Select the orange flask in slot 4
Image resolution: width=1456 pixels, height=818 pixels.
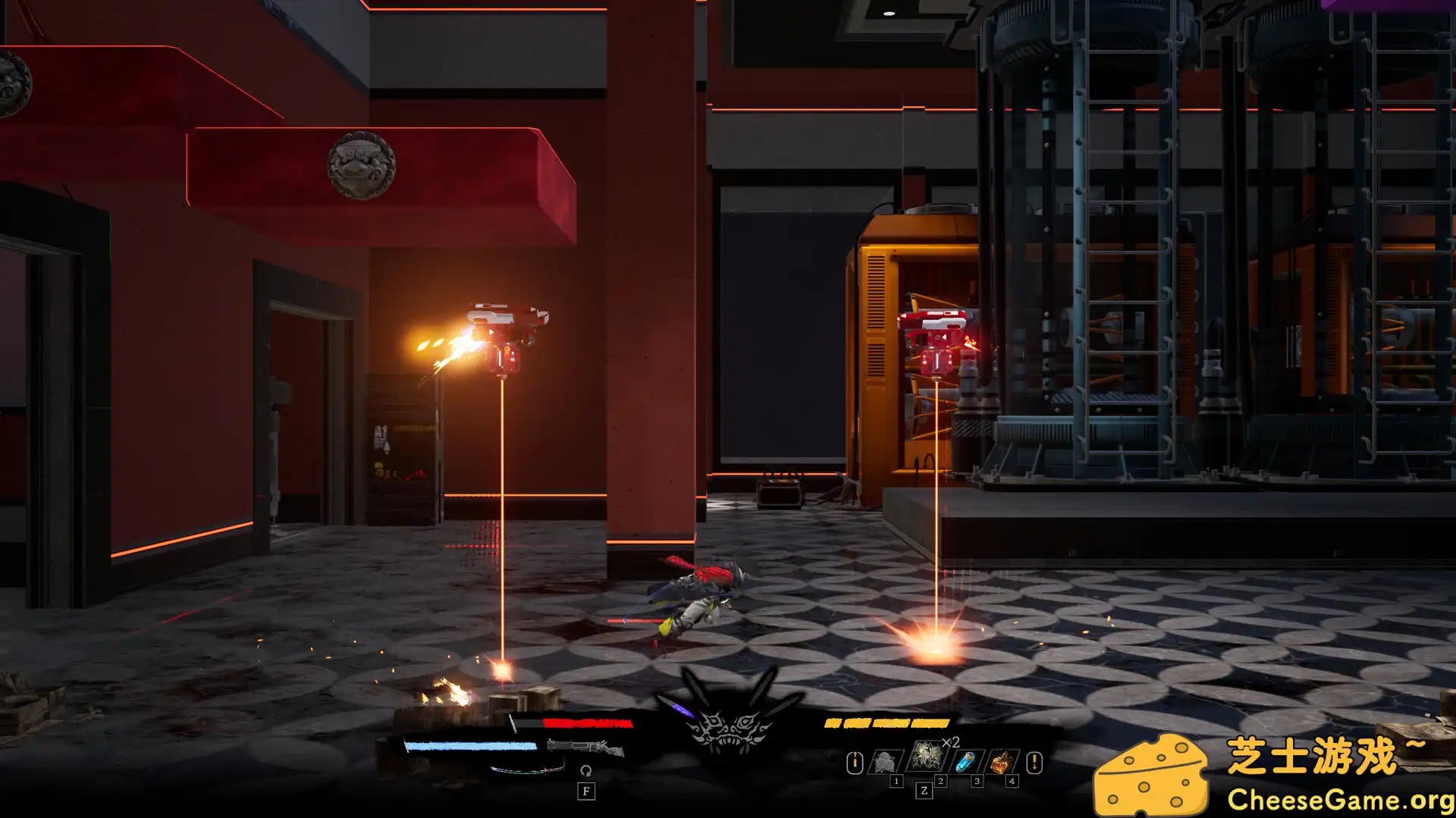(x=1001, y=762)
